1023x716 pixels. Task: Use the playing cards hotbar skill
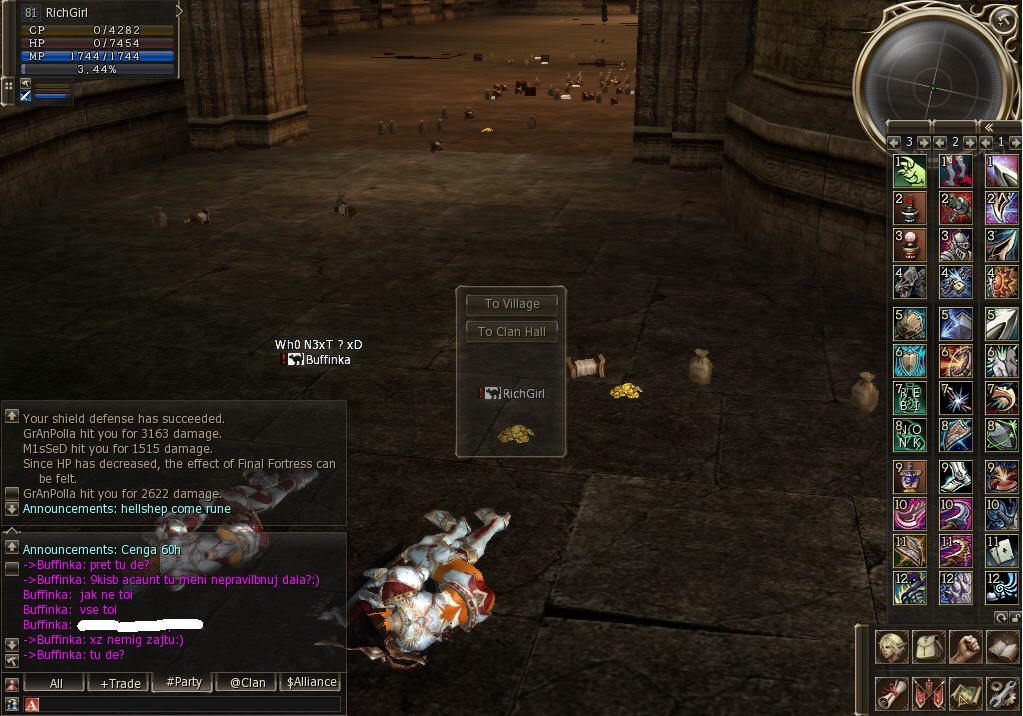1002,549
